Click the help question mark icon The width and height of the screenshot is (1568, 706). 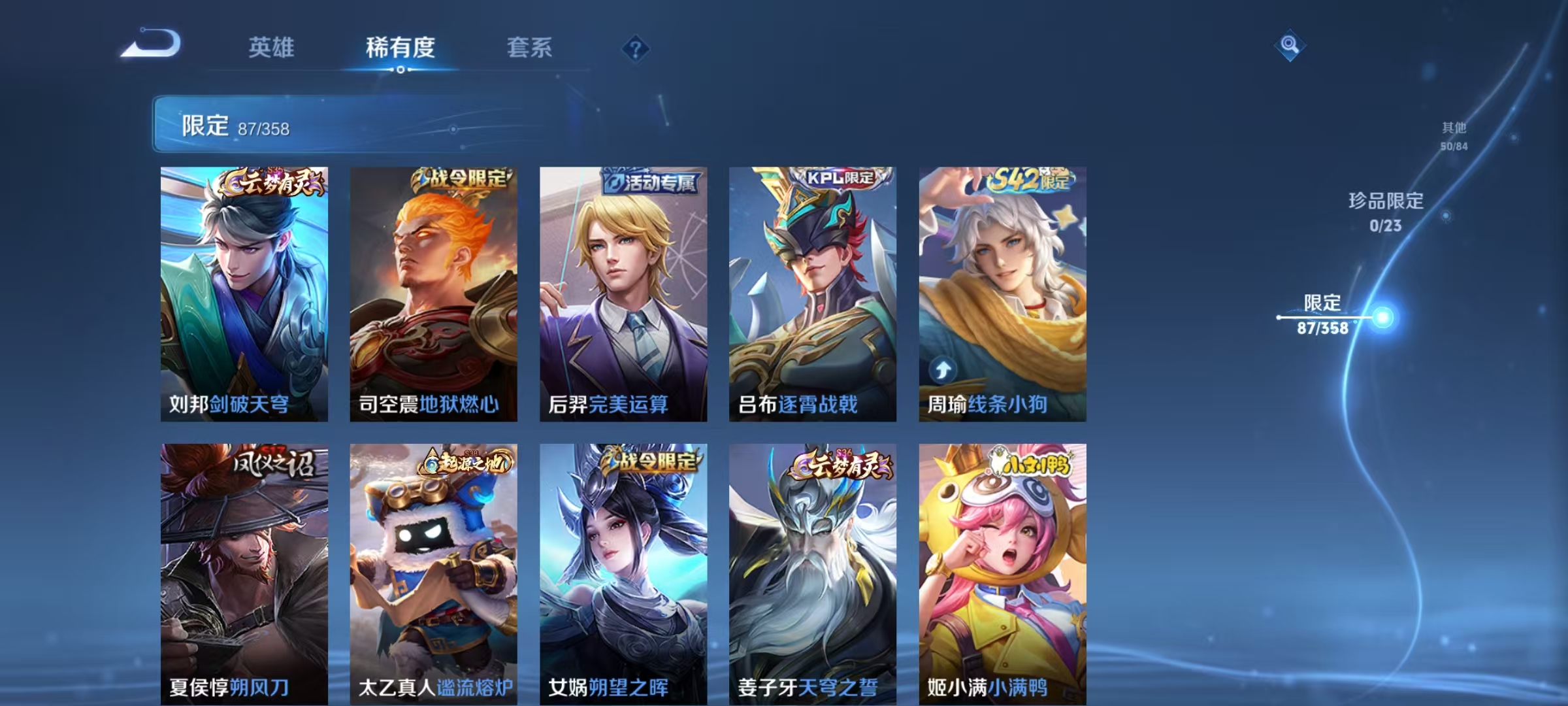coord(631,47)
